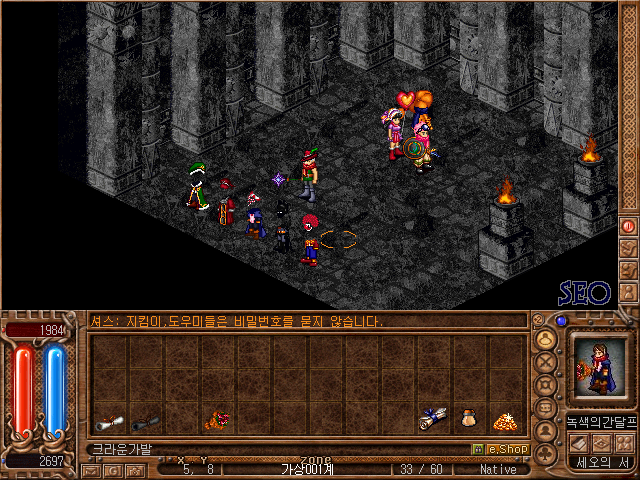Select the crossed swords round button
The width and height of the screenshot is (640, 480).
(547, 361)
